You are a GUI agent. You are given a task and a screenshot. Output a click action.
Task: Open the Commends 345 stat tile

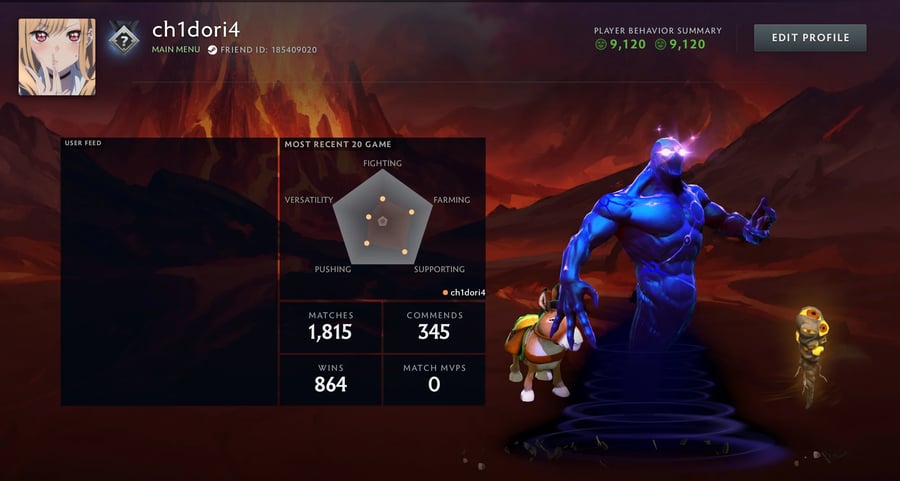click(x=434, y=328)
